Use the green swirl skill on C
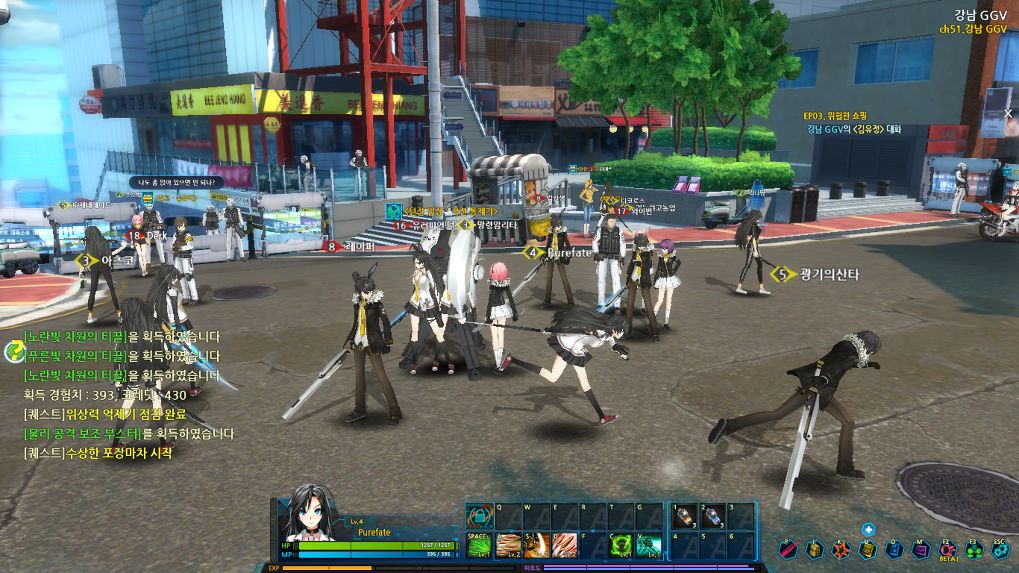This screenshot has height=573, width=1019. click(620, 544)
